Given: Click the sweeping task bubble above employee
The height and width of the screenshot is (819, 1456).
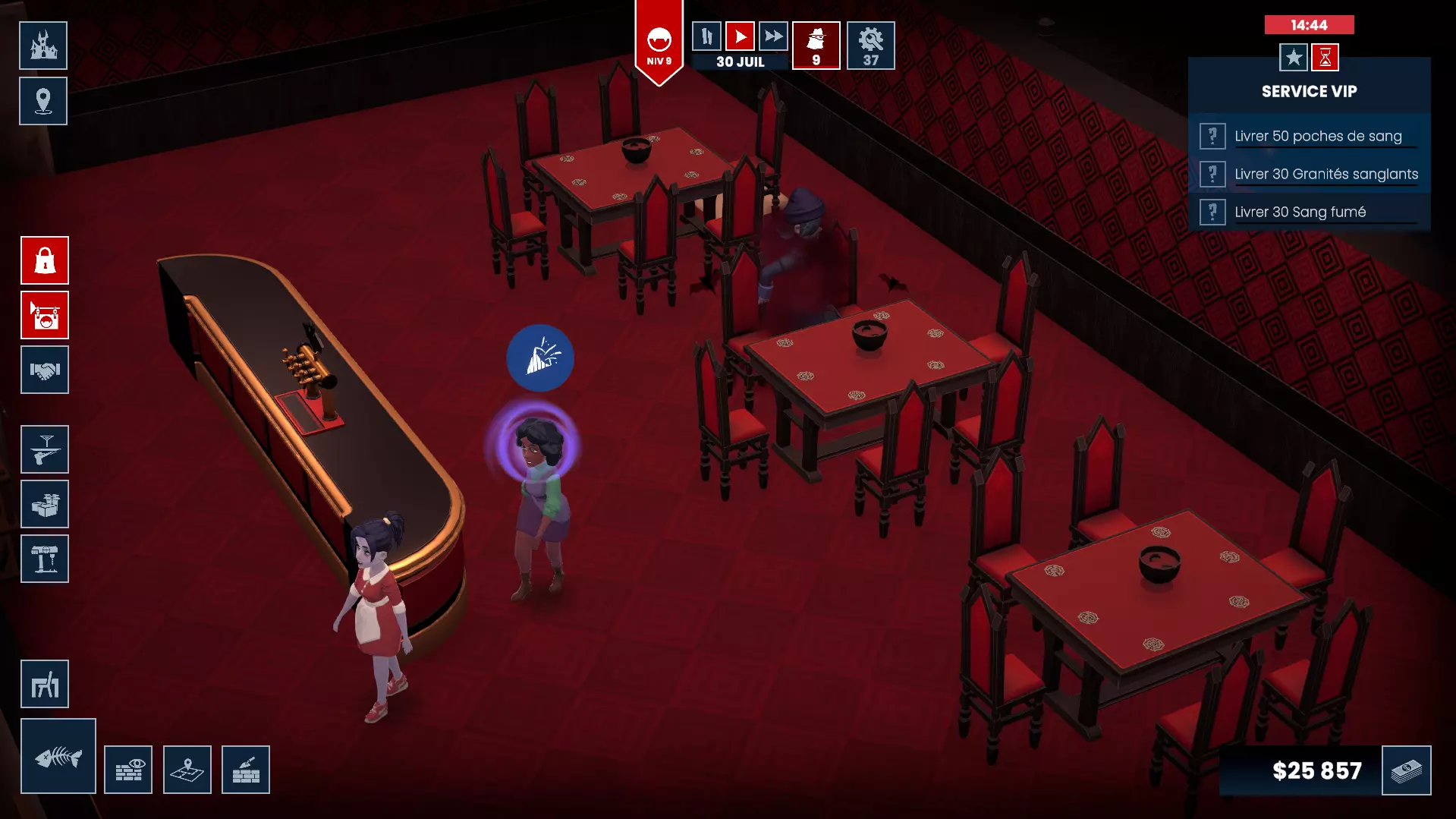Looking at the screenshot, I should (540, 358).
